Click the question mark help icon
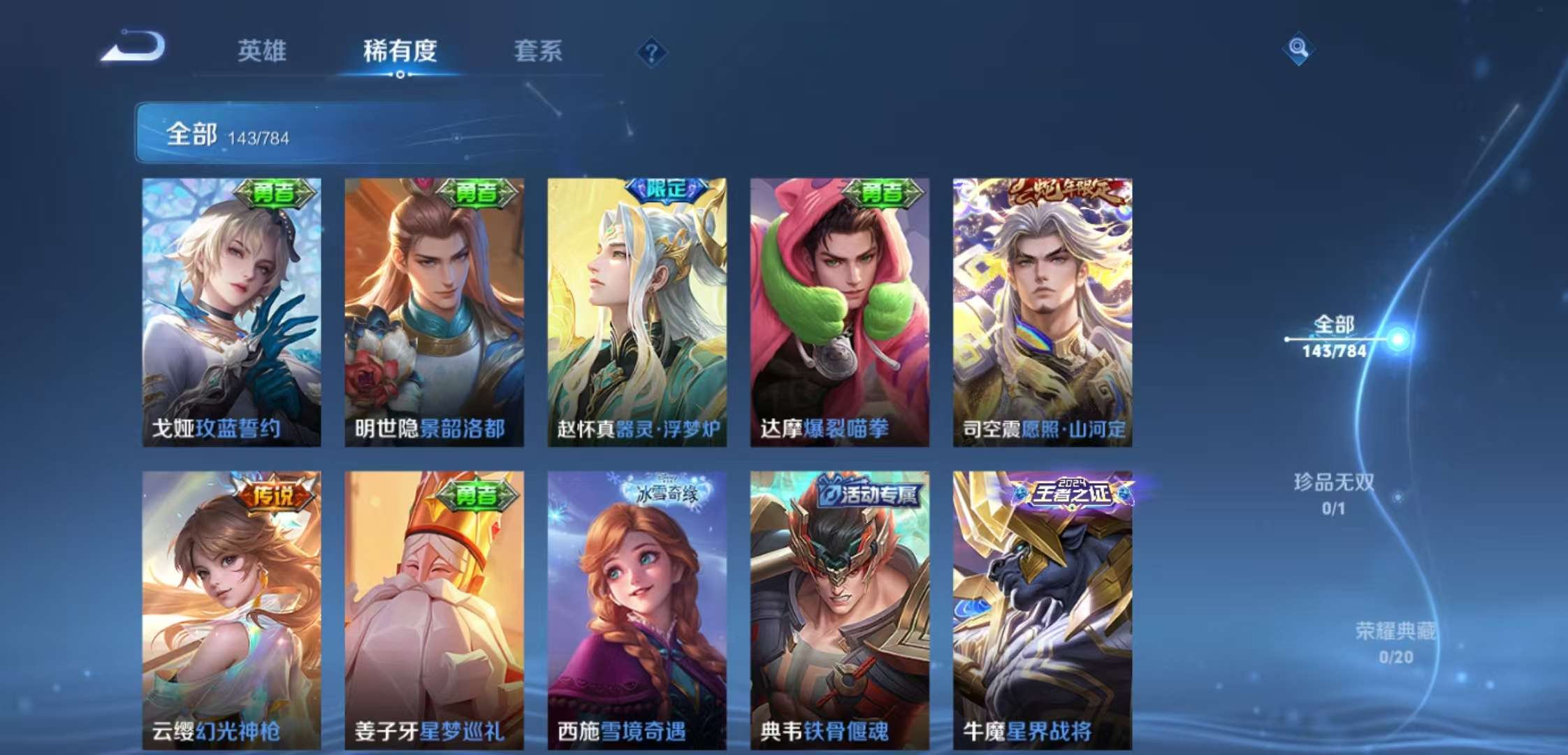 [x=651, y=52]
